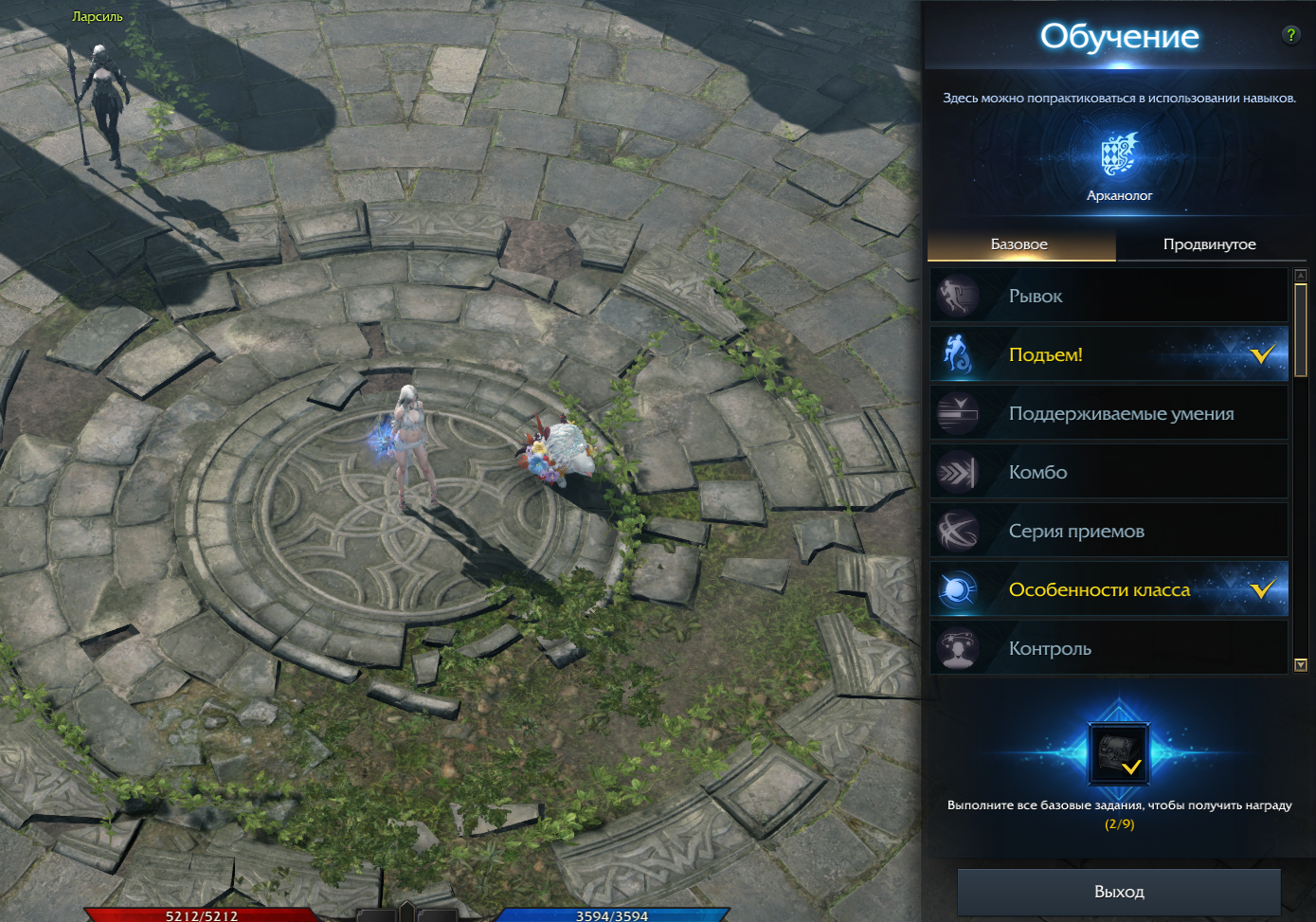
Task: Open the help question mark icon
Action: (x=1290, y=35)
